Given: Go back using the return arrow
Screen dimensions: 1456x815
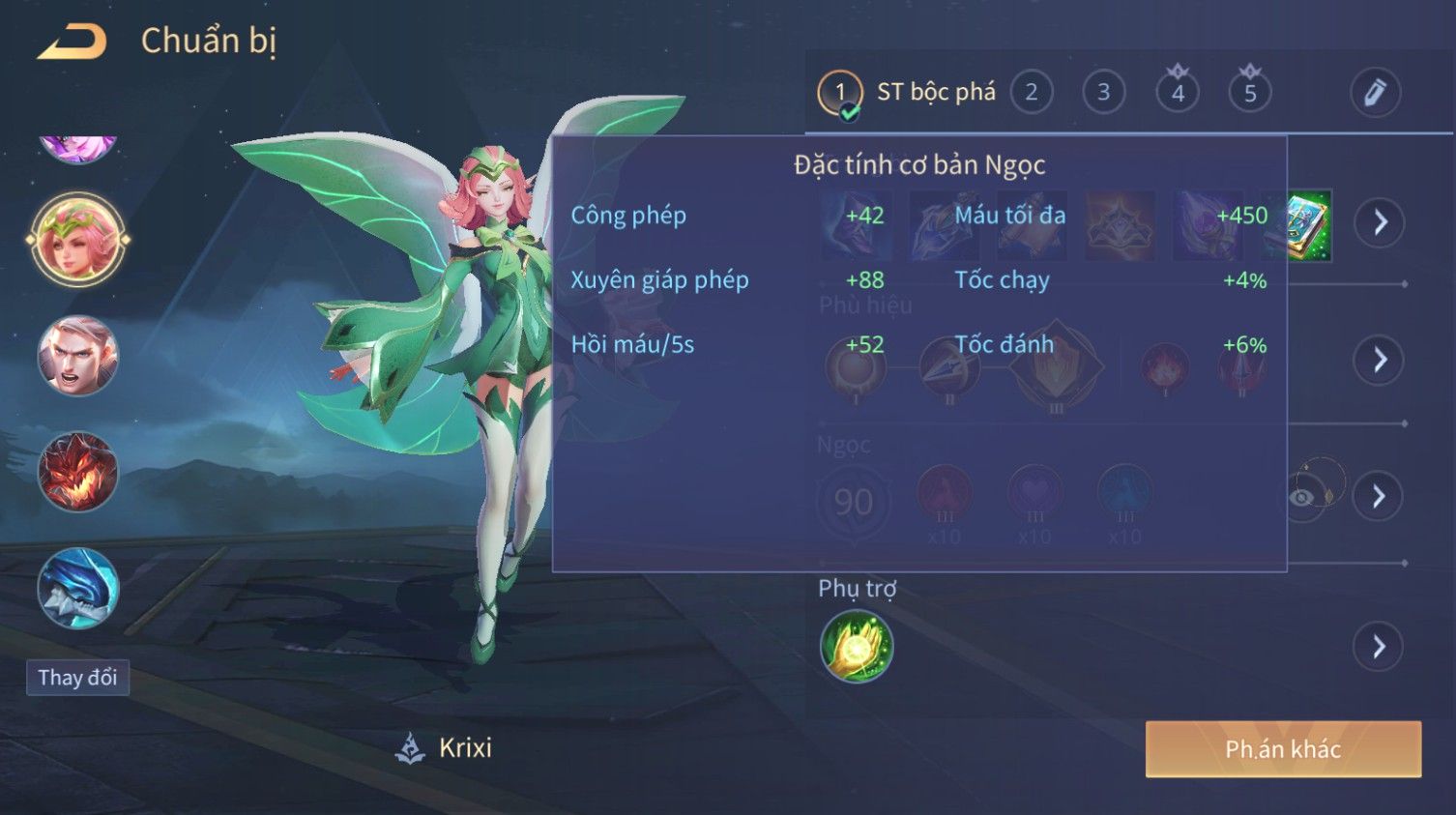Looking at the screenshot, I should (73, 42).
